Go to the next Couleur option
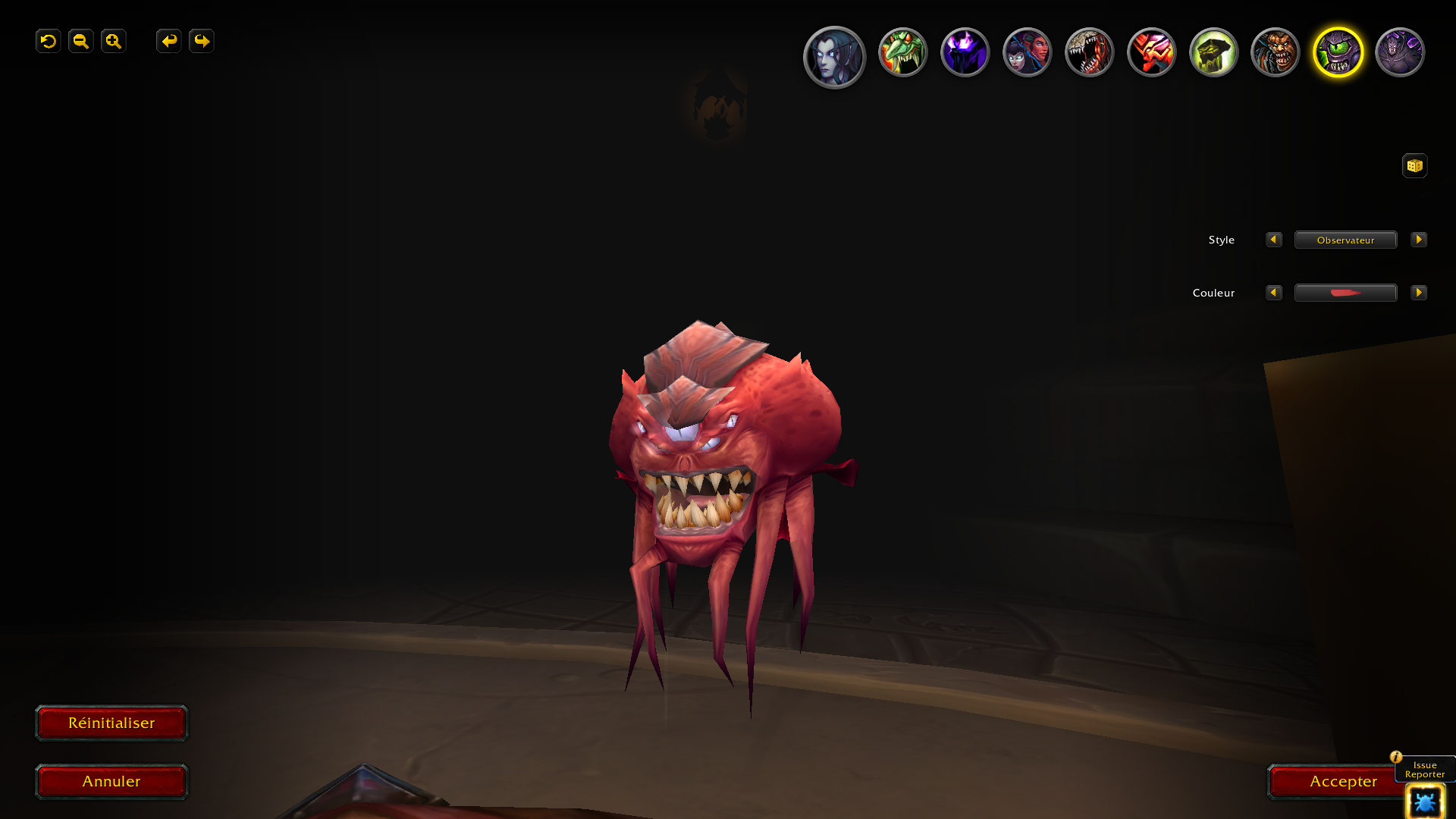Viewport: 1456px width, 819px height. click(x=1419, y=293)
